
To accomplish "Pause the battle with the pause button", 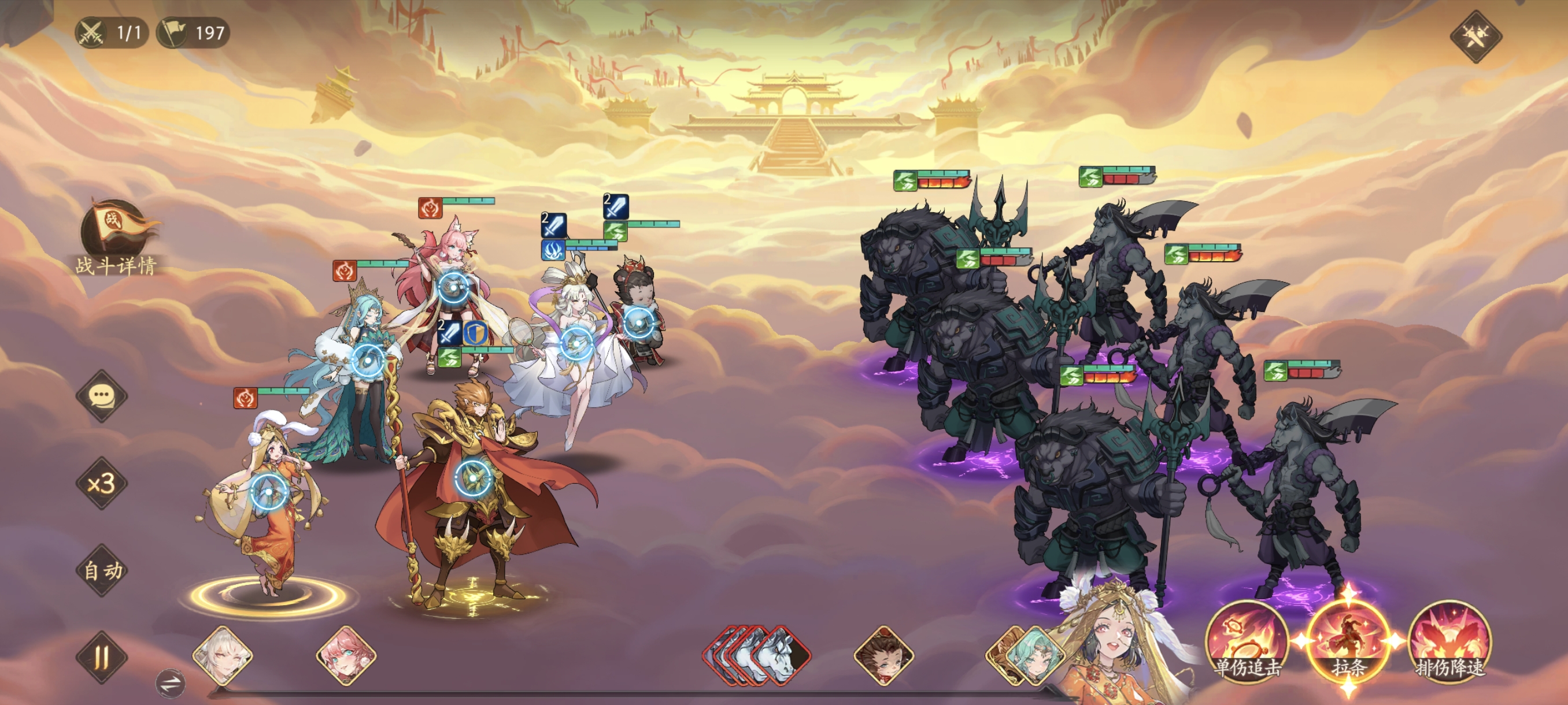I will [102, 657].
